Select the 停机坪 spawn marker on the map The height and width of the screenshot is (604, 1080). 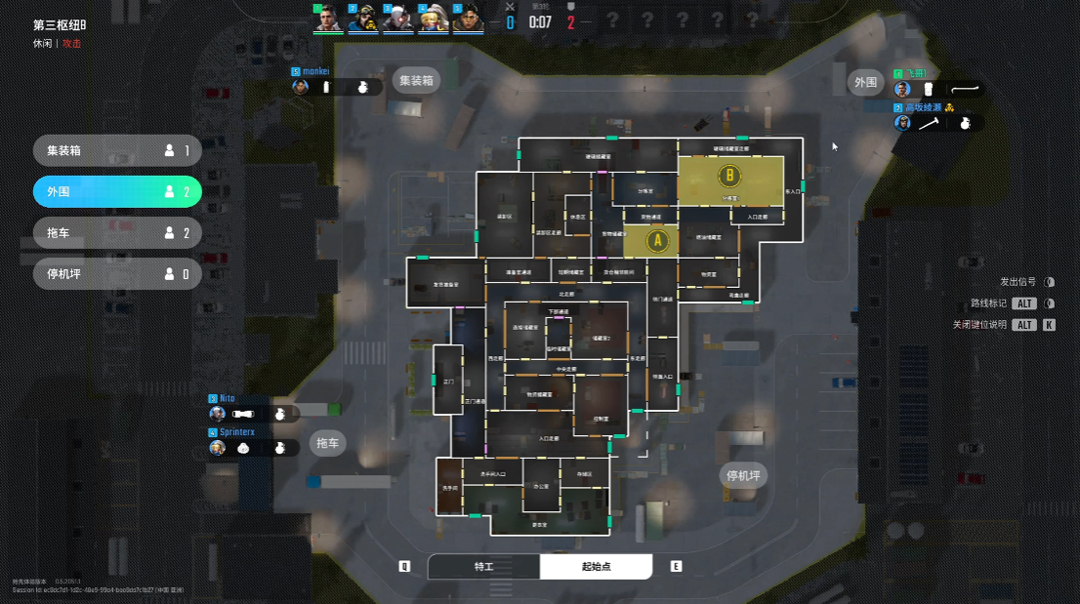click(x=743, y=475)
